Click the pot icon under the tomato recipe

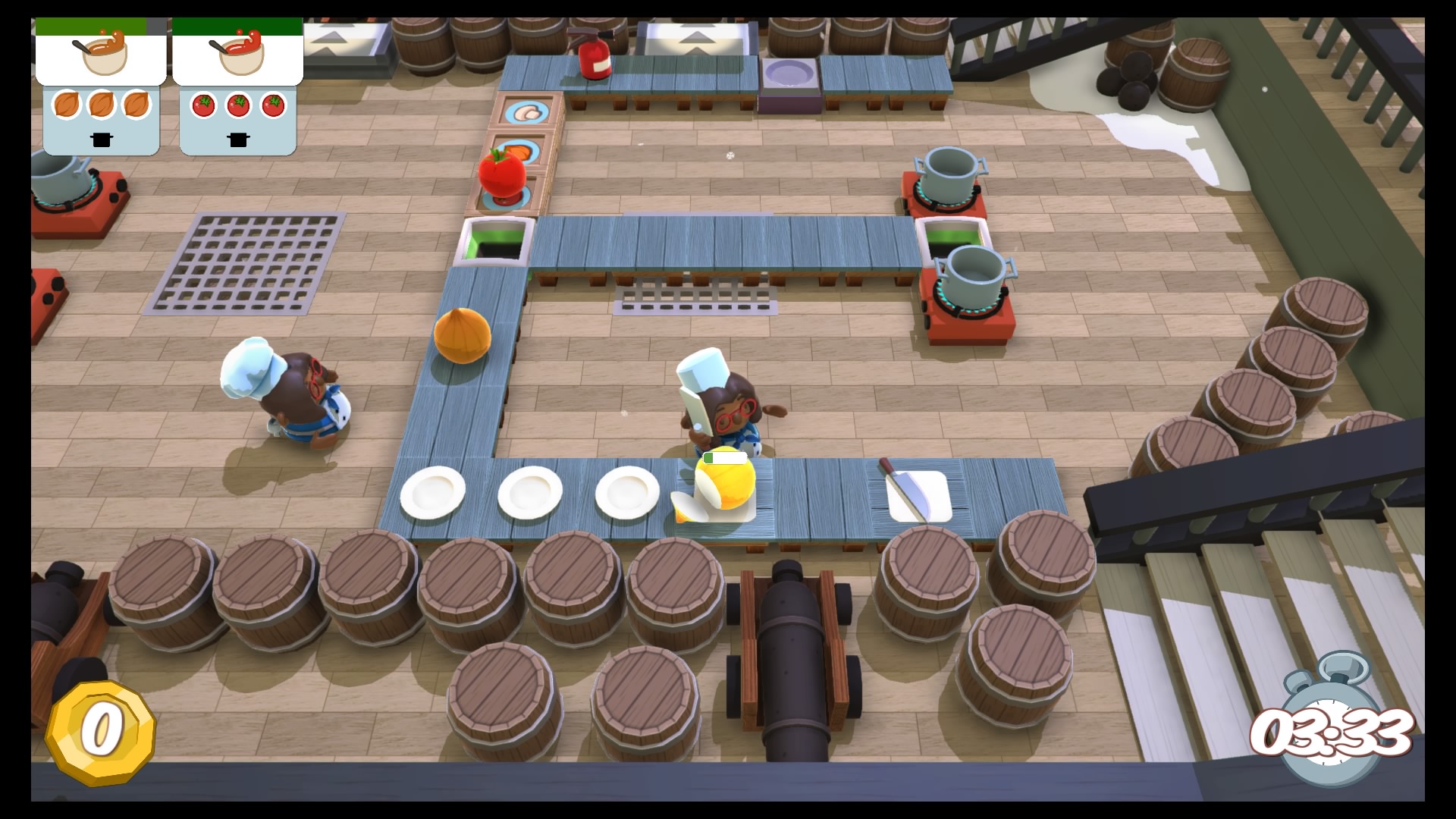[237, 140]
